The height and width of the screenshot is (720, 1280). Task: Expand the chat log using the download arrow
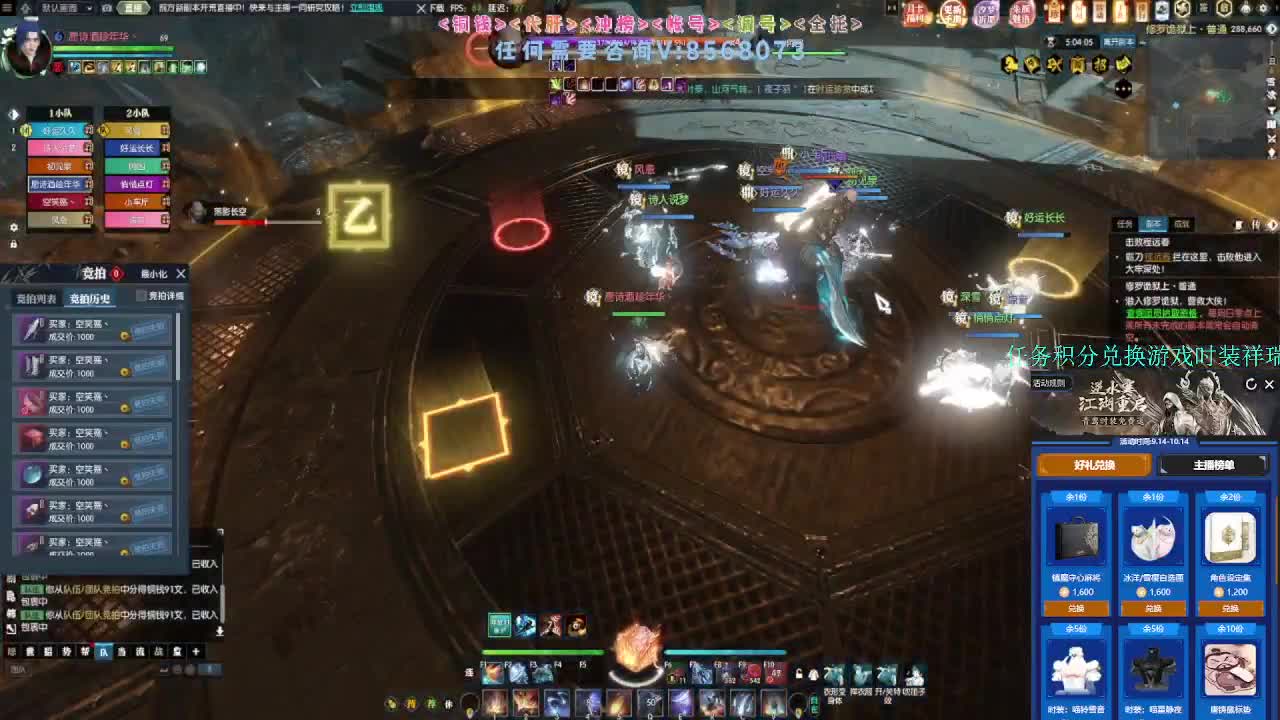(x=220, y=630)
